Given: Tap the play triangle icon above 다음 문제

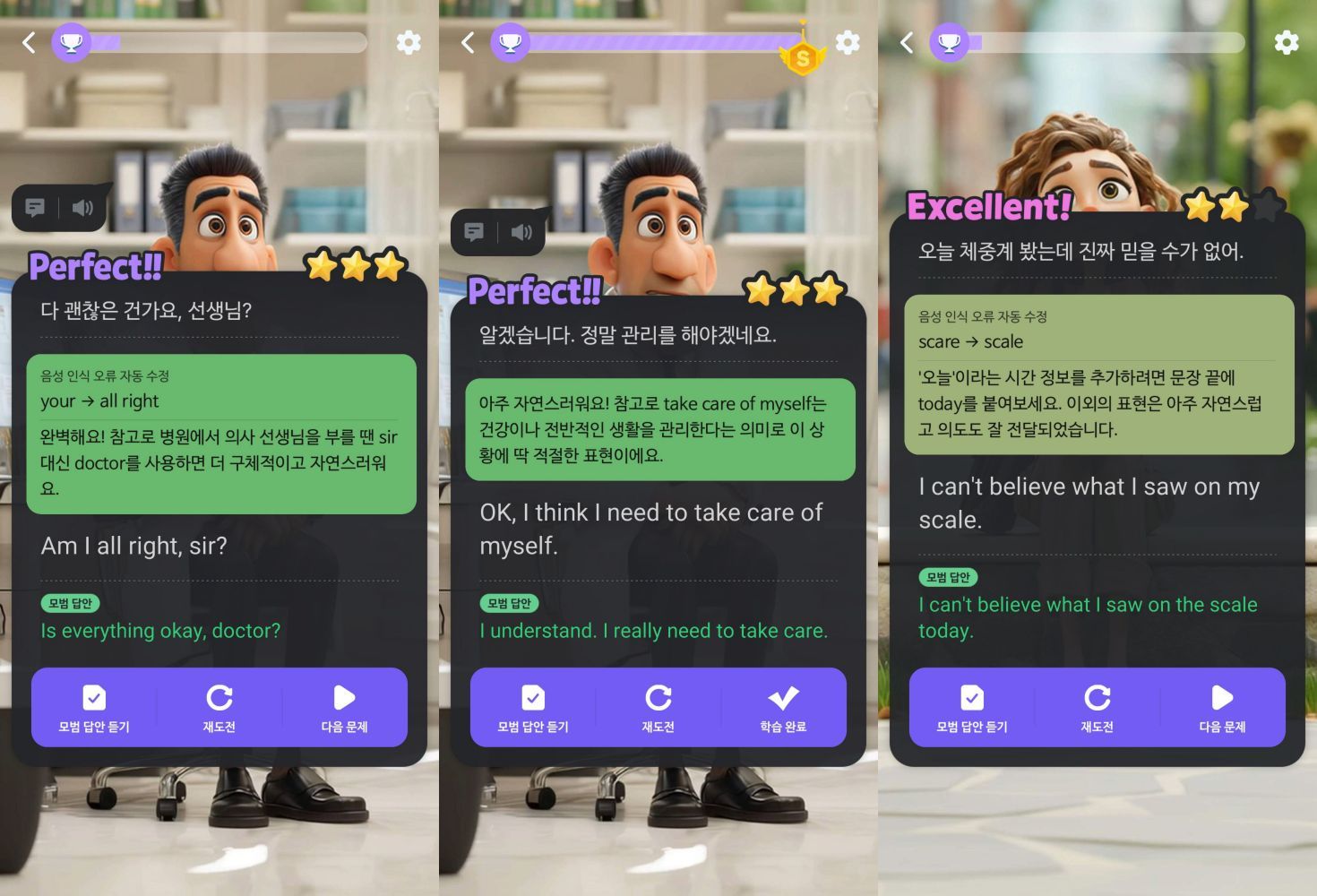Looking at the screenshot, I should 345,696.
